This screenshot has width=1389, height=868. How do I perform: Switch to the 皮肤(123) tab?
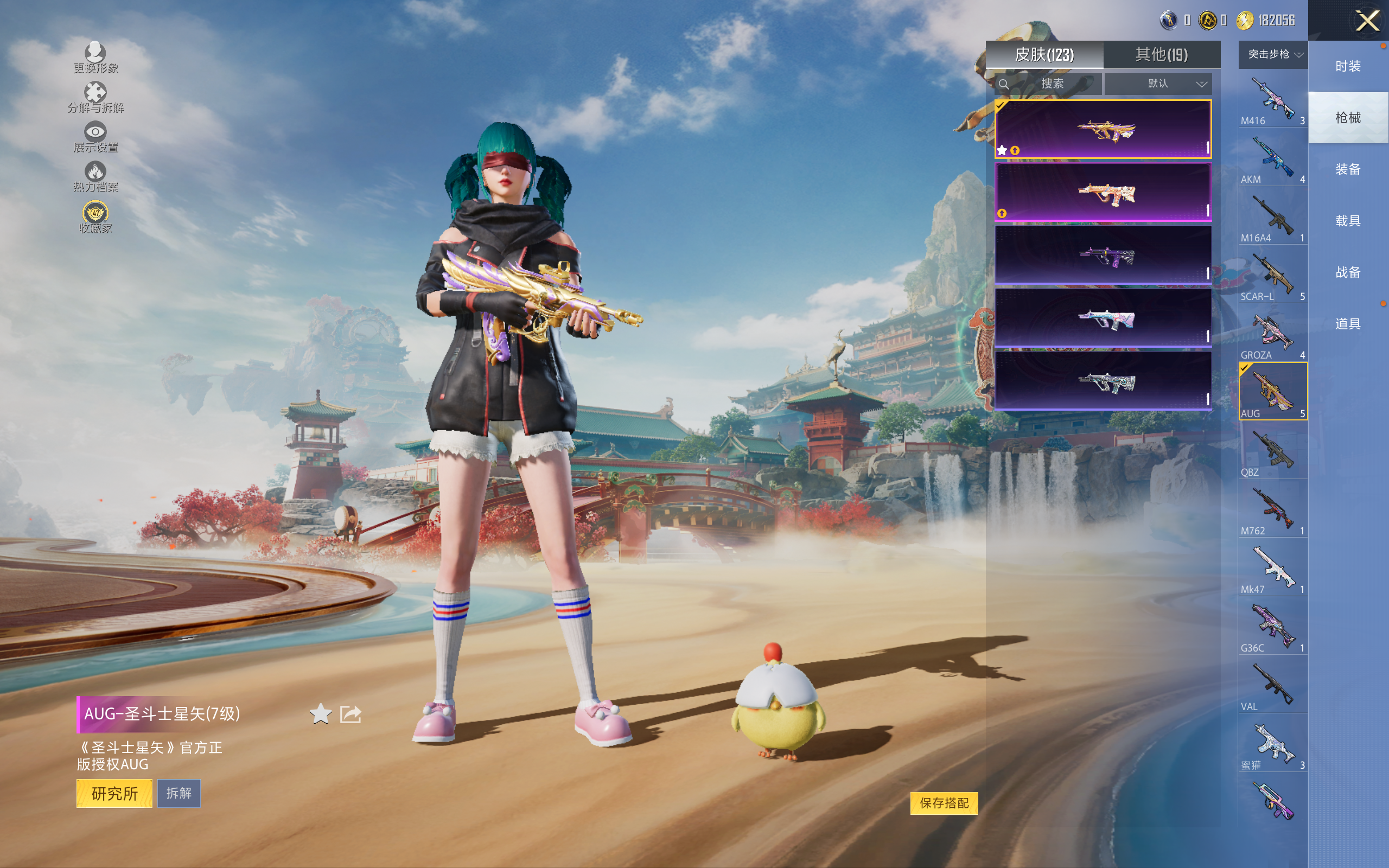click(1044, 55)
